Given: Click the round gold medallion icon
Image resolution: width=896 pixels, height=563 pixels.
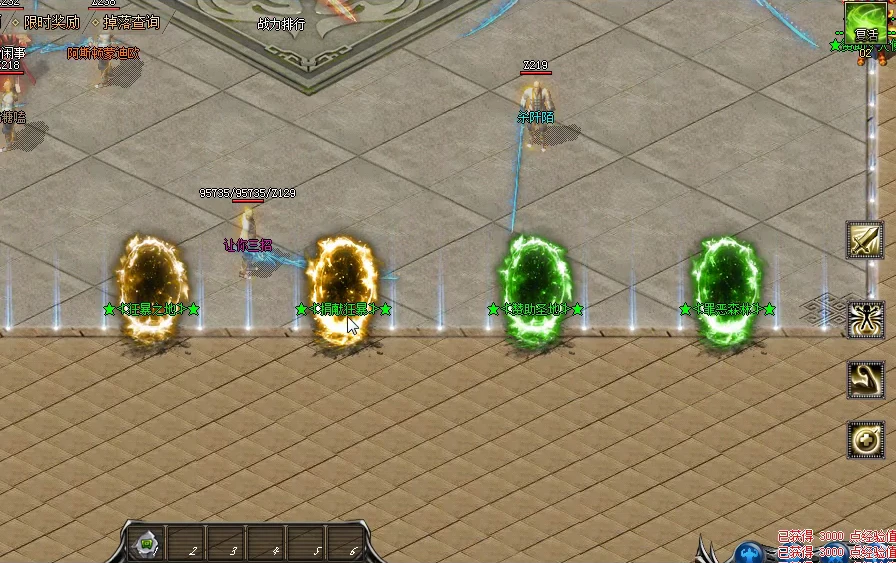Looking at the screenshot, I should [865, 438].
